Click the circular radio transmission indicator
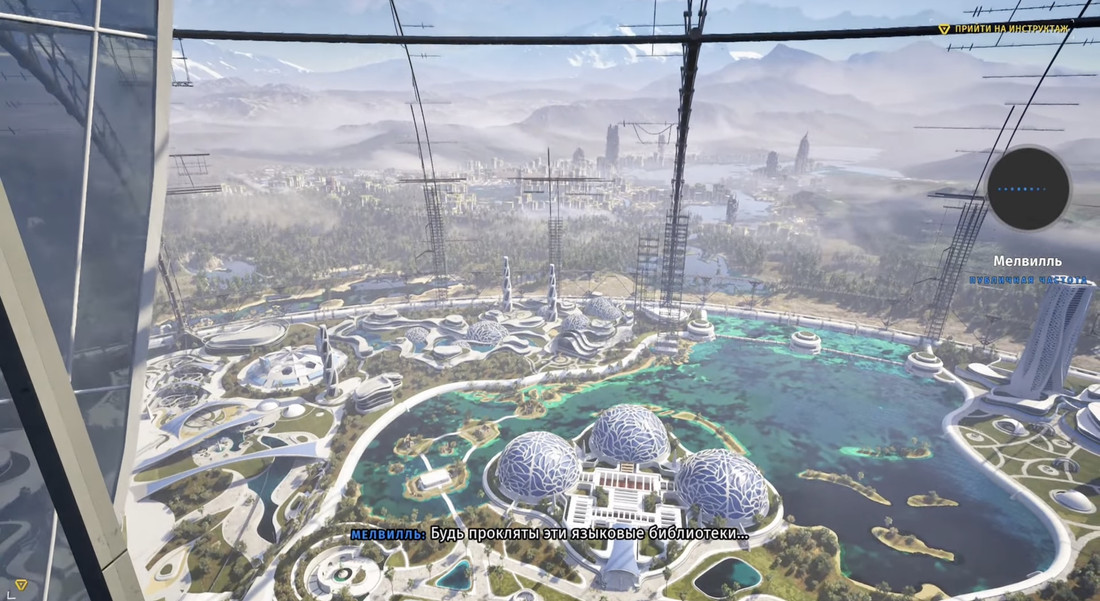The image size is (1100, 601). point(1028,188)
